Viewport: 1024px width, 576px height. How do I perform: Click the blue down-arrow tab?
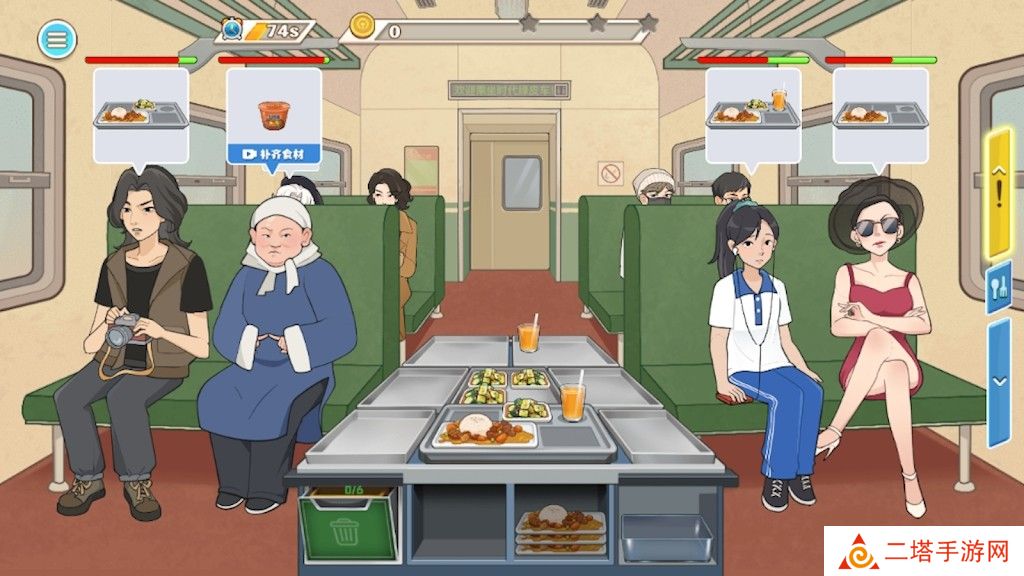tap(999, 383)
